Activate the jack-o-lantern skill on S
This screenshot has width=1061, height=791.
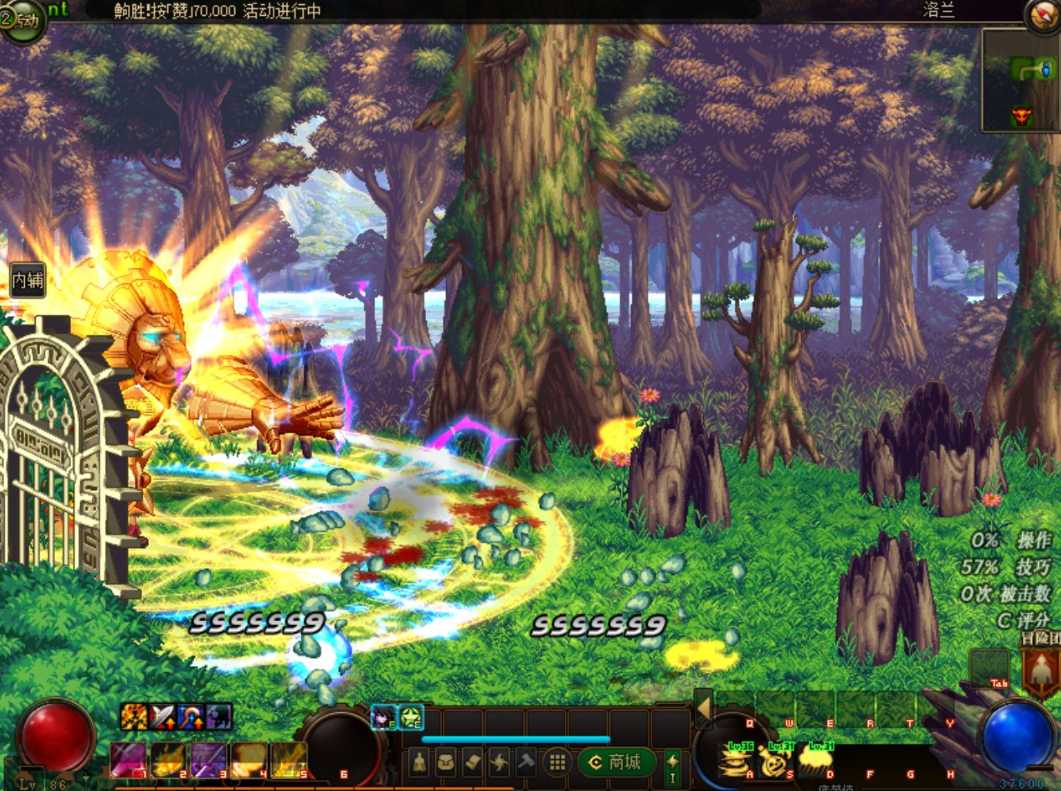pos(776,762)
